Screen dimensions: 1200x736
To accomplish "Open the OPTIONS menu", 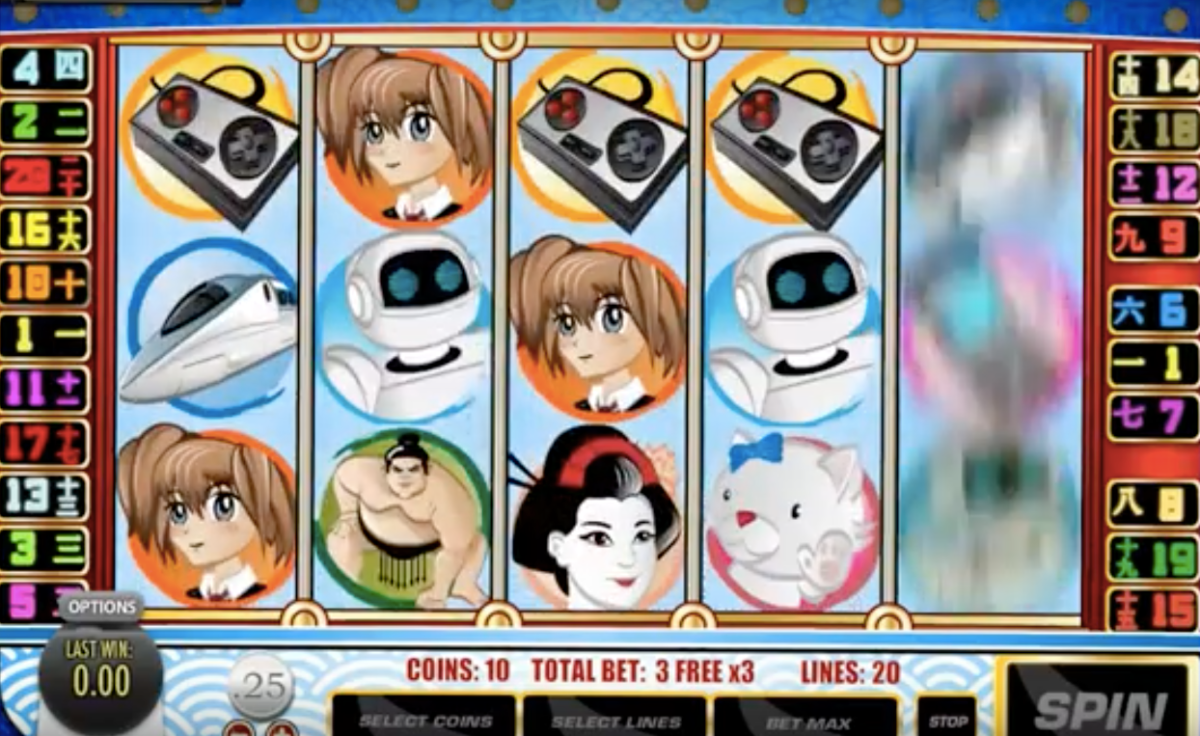I will point(101,607).
